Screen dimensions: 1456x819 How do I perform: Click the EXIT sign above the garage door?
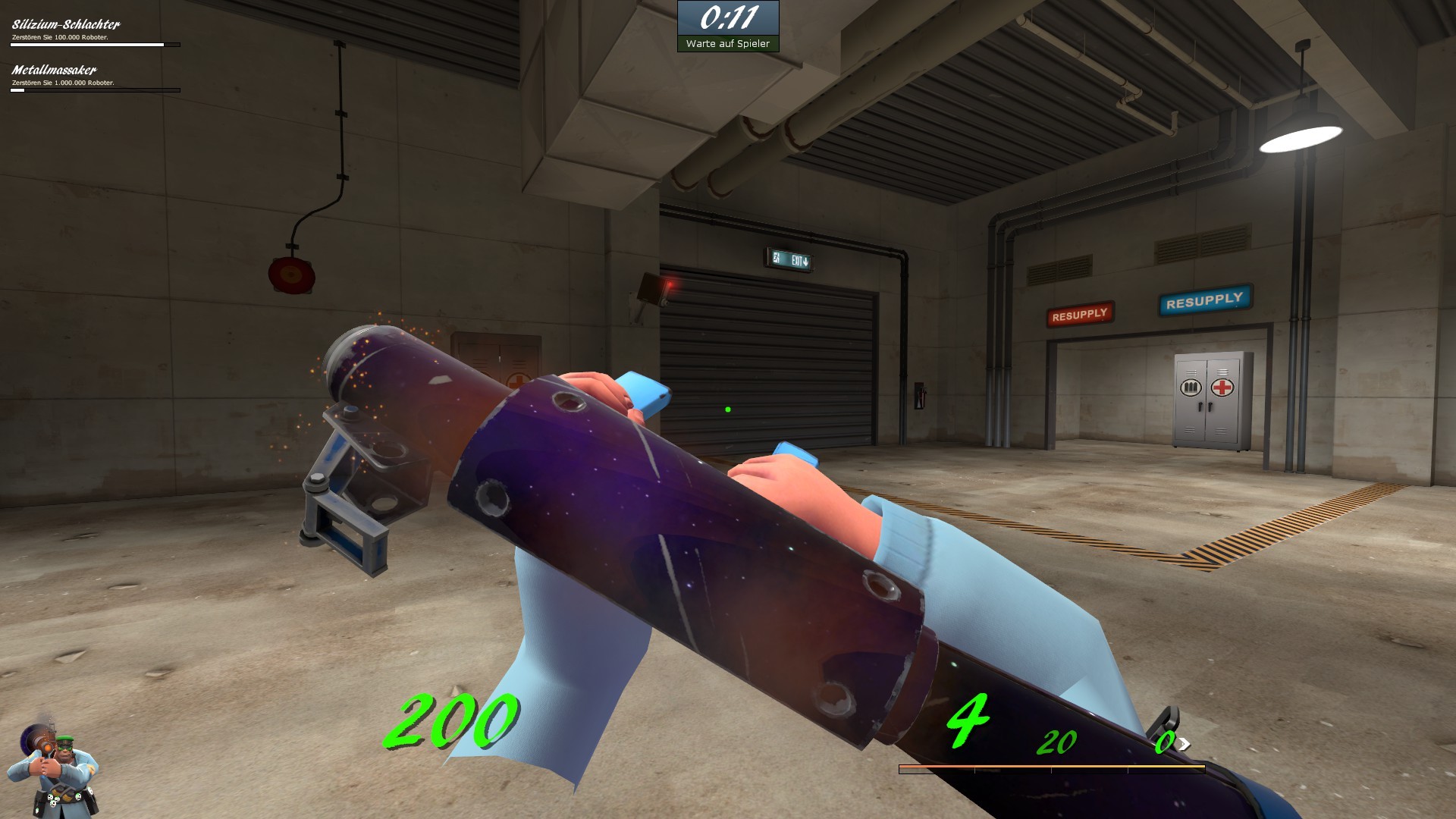coord(792,259)
